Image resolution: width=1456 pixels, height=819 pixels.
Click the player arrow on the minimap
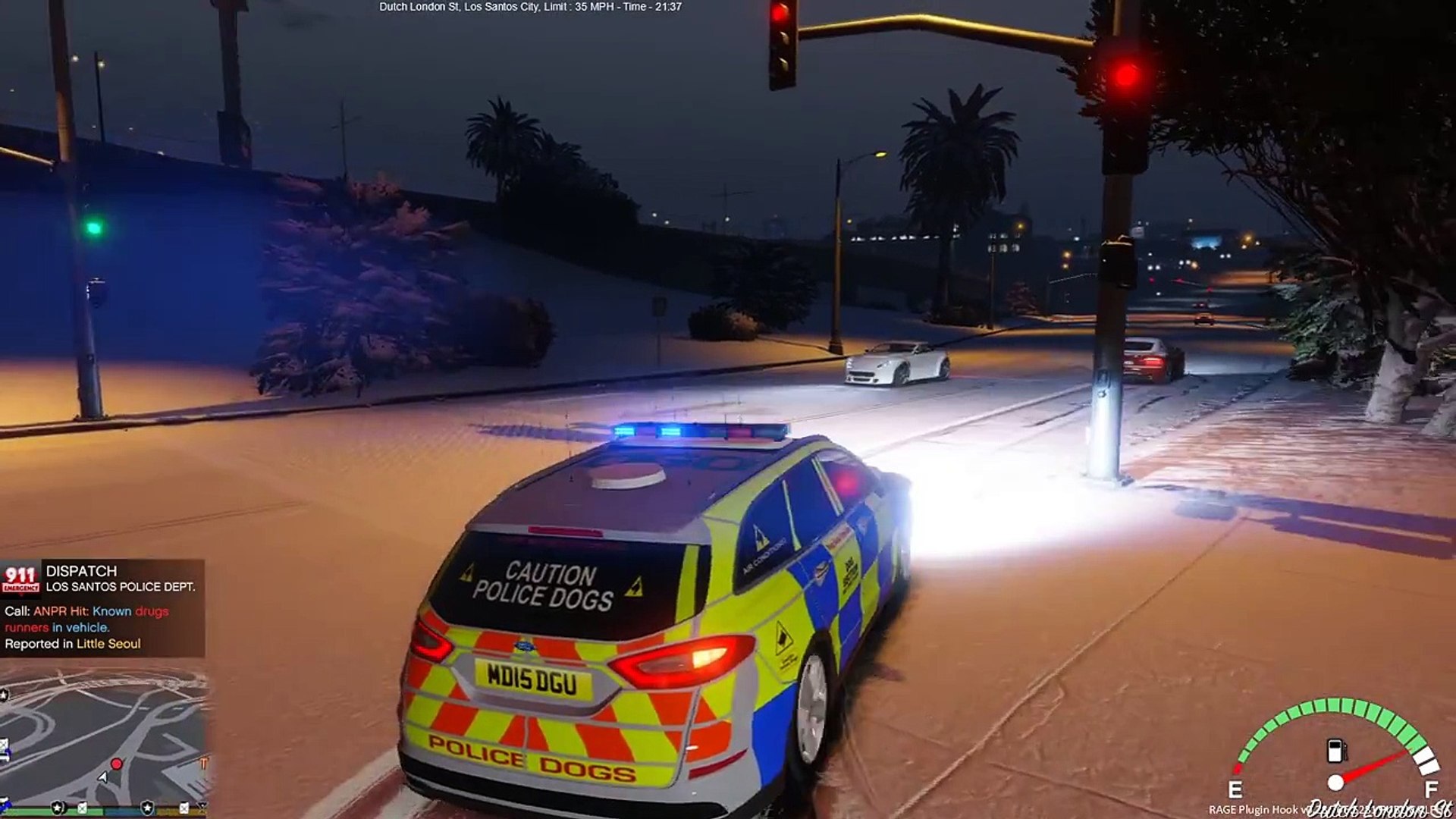(x=103, y=777)
